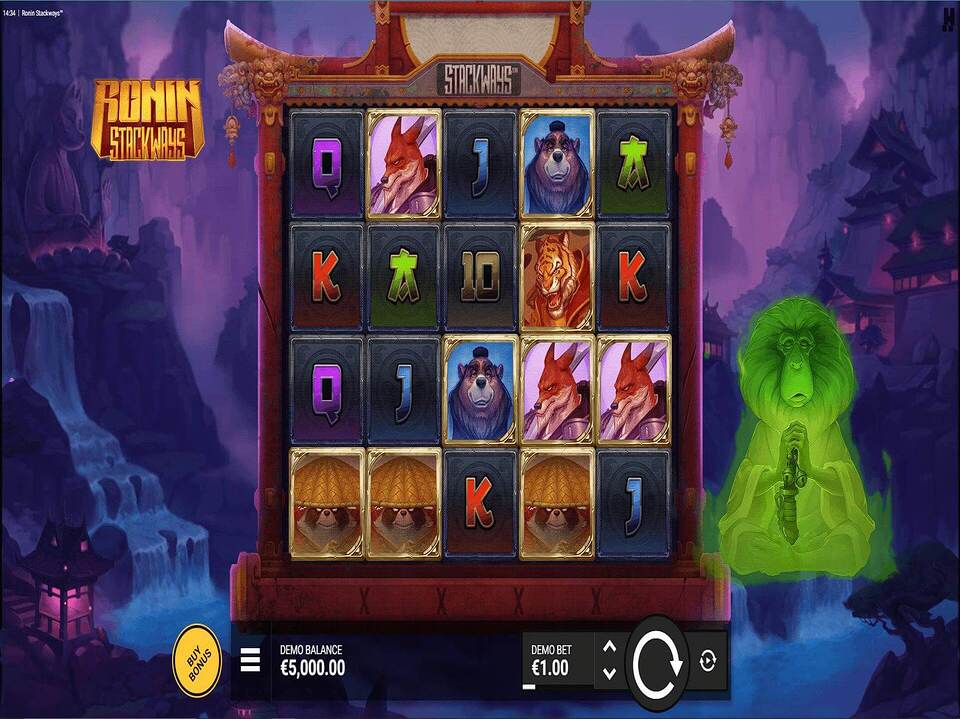Decrease the demo bet amount

coord(609,674)
